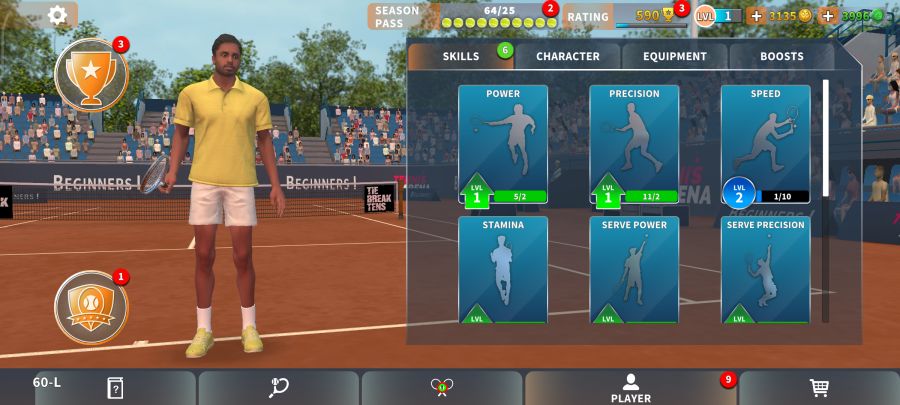The image size is (900, 405).
Task: Select the Stamina skill card
Action: click(x=503, y=270)
